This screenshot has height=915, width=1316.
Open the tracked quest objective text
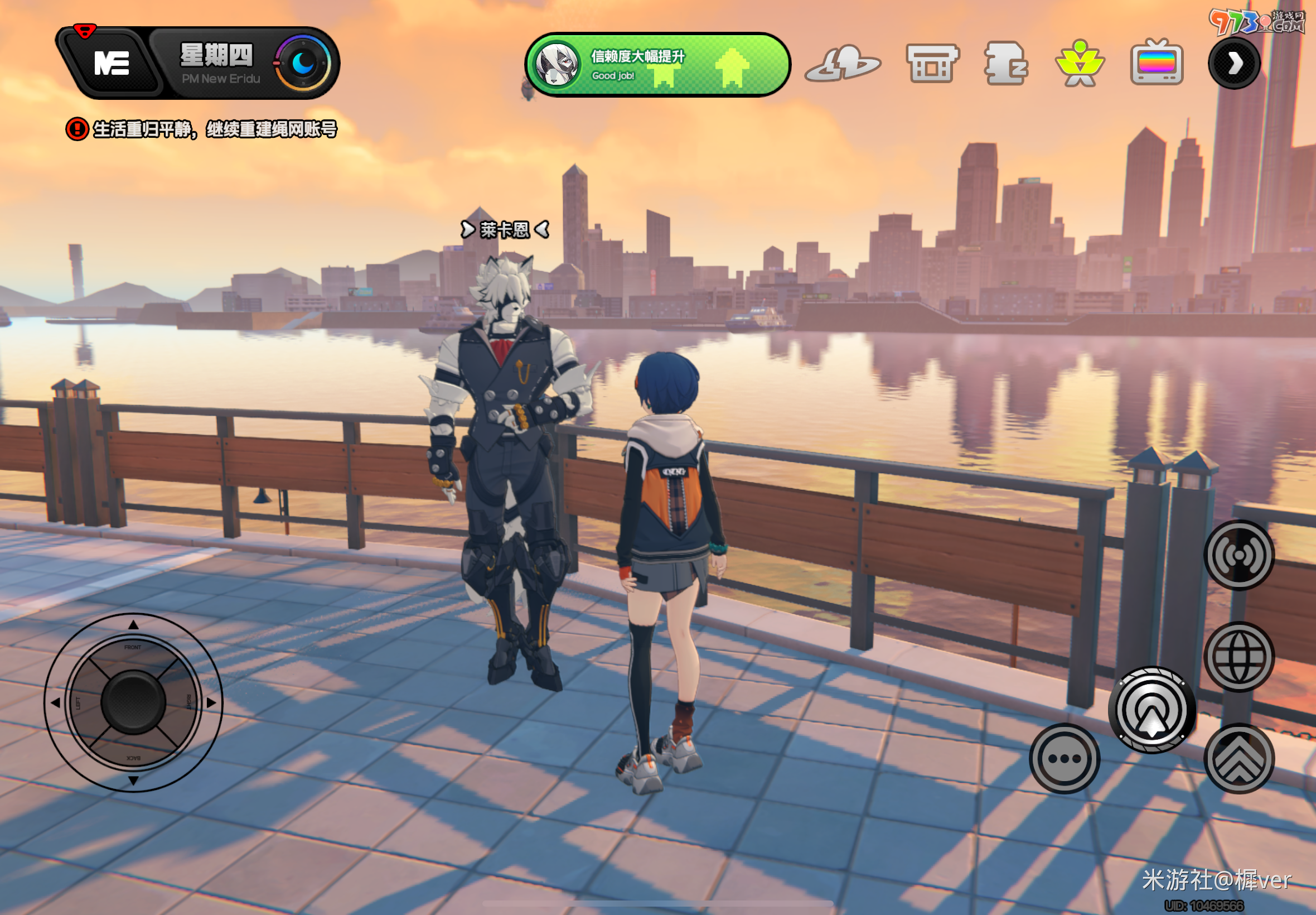(x=214, y=129)
